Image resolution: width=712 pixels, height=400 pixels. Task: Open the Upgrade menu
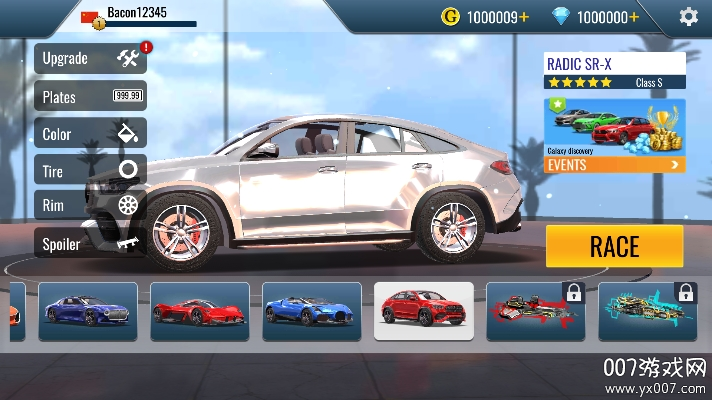tap(90, 59)
